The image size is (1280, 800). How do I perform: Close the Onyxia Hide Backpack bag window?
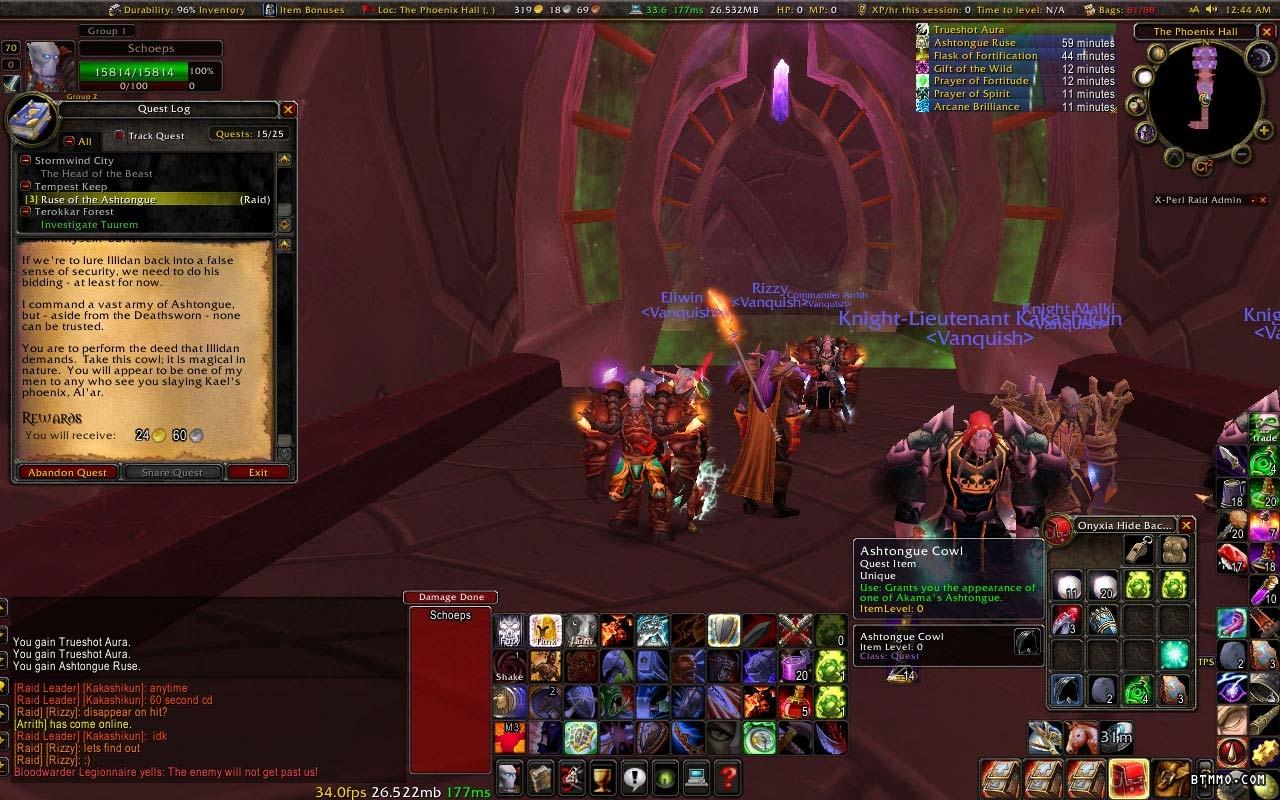pyautogui.click(x=1187, y=525)
